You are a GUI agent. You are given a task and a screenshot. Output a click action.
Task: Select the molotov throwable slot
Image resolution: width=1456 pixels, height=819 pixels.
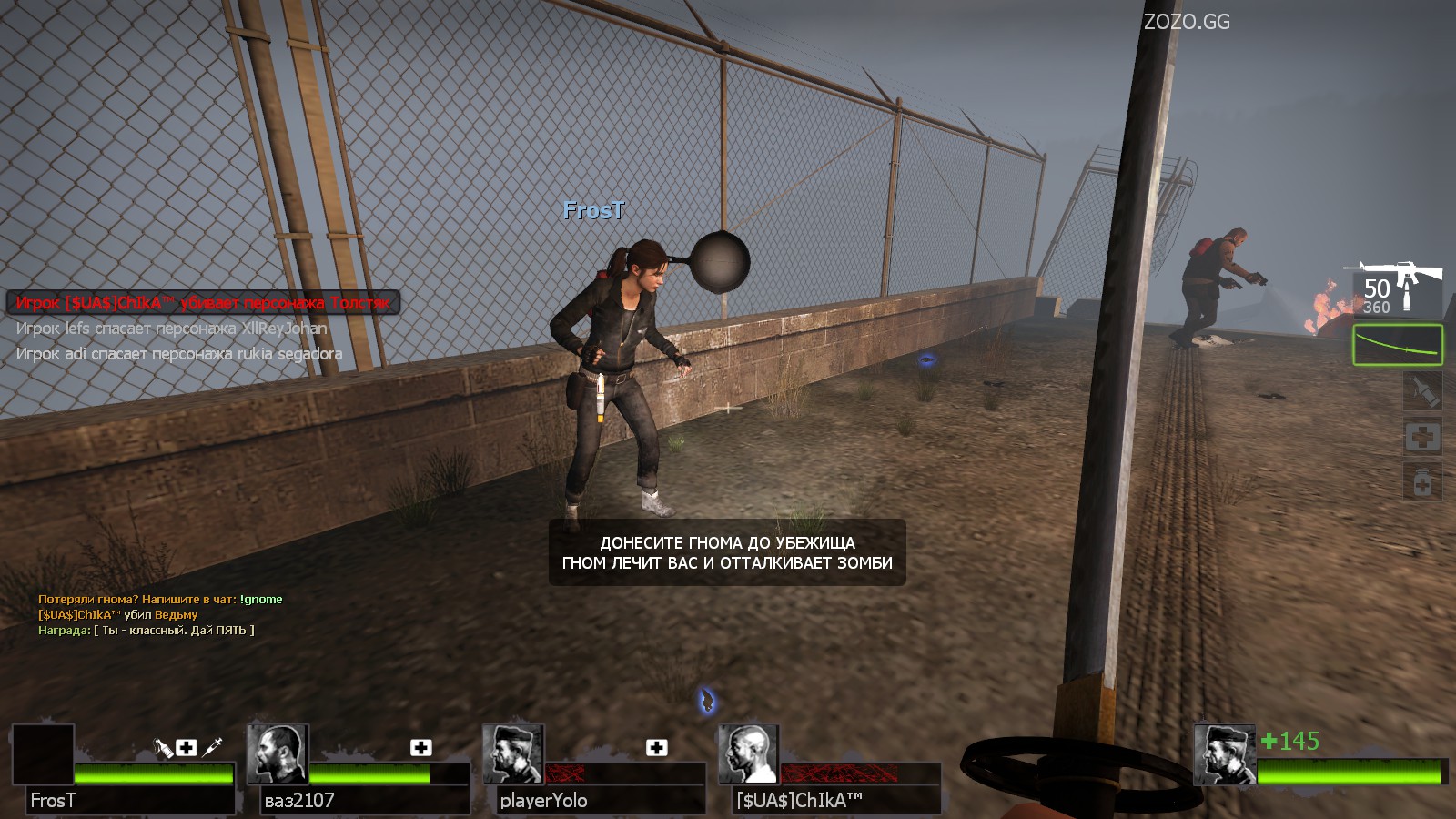[x=1422, y=390]
